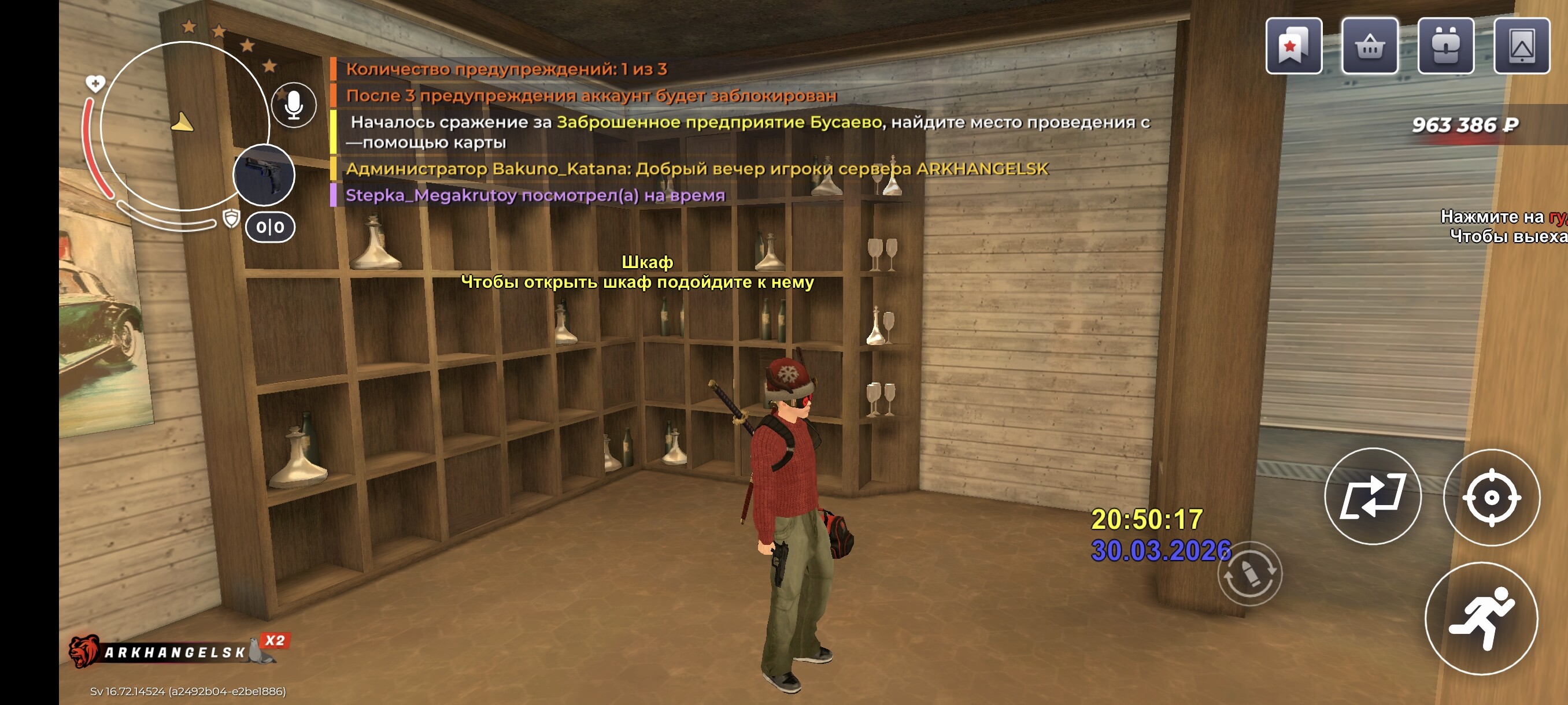This screenshot has width=1568, height=705.
Task: Tap the swap arrows button
Action: 1373,496
